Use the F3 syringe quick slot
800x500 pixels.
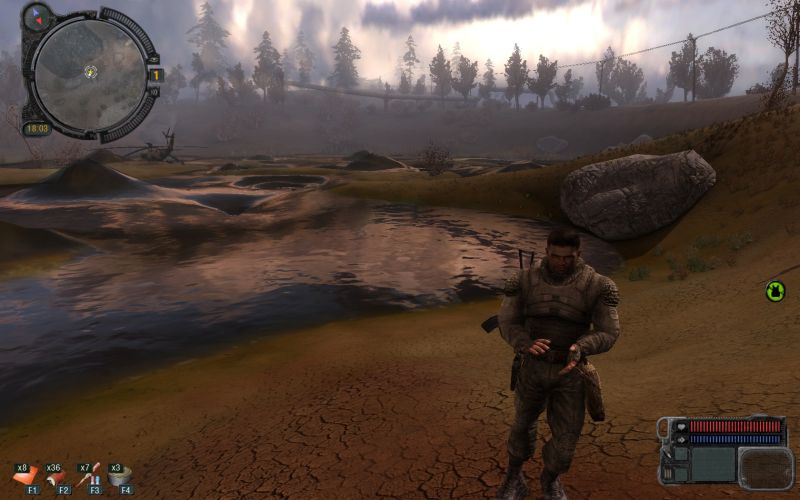tap(91, 475)
